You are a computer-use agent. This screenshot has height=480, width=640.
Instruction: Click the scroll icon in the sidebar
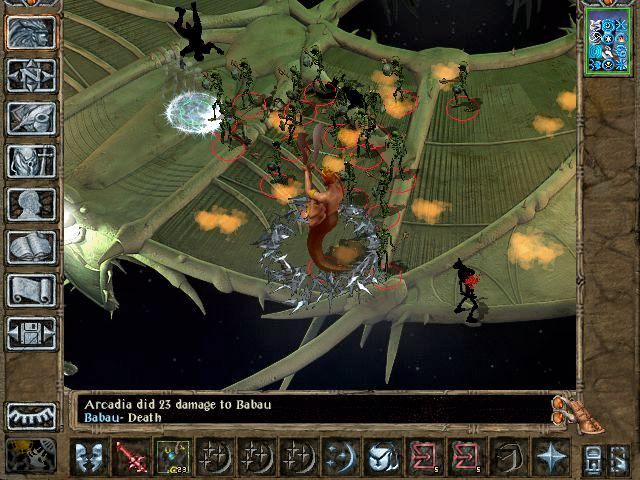pos(30,290)
